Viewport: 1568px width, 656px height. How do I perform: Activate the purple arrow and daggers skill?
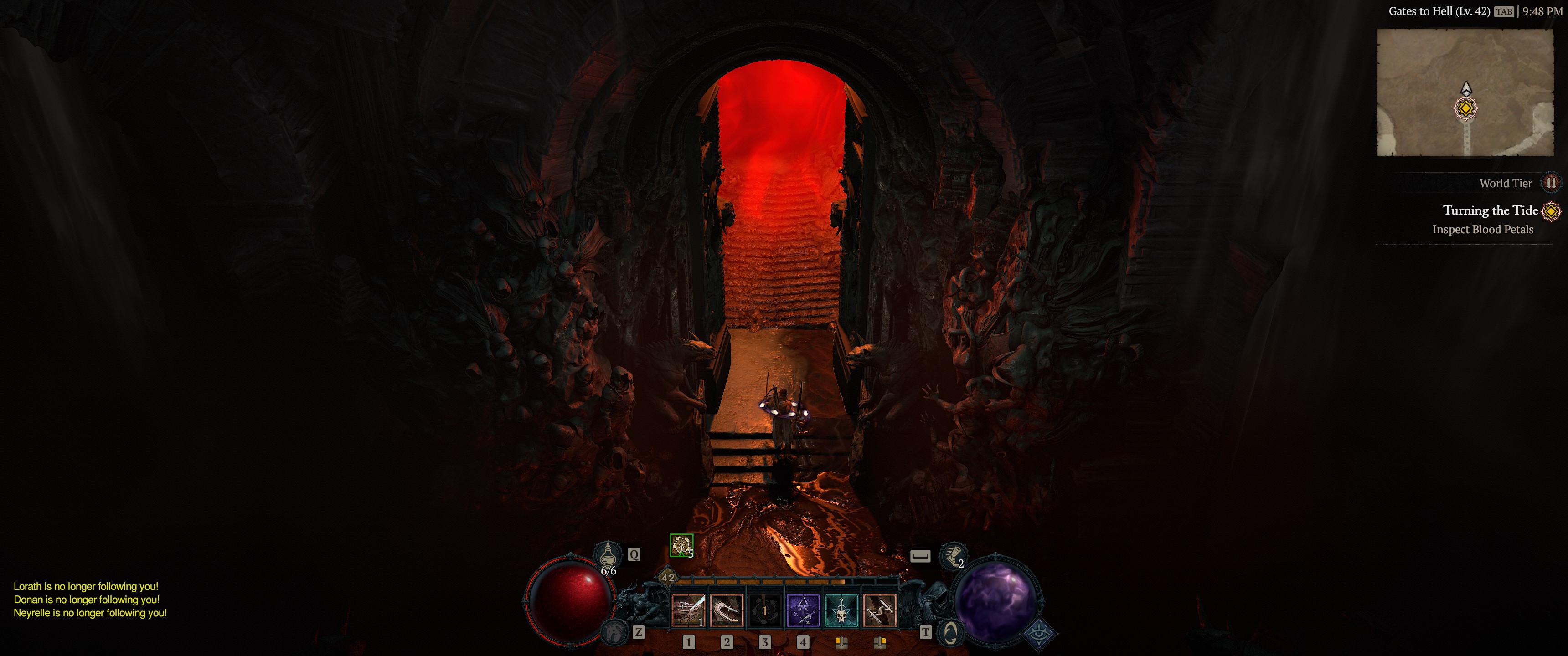tap(803, 610)
